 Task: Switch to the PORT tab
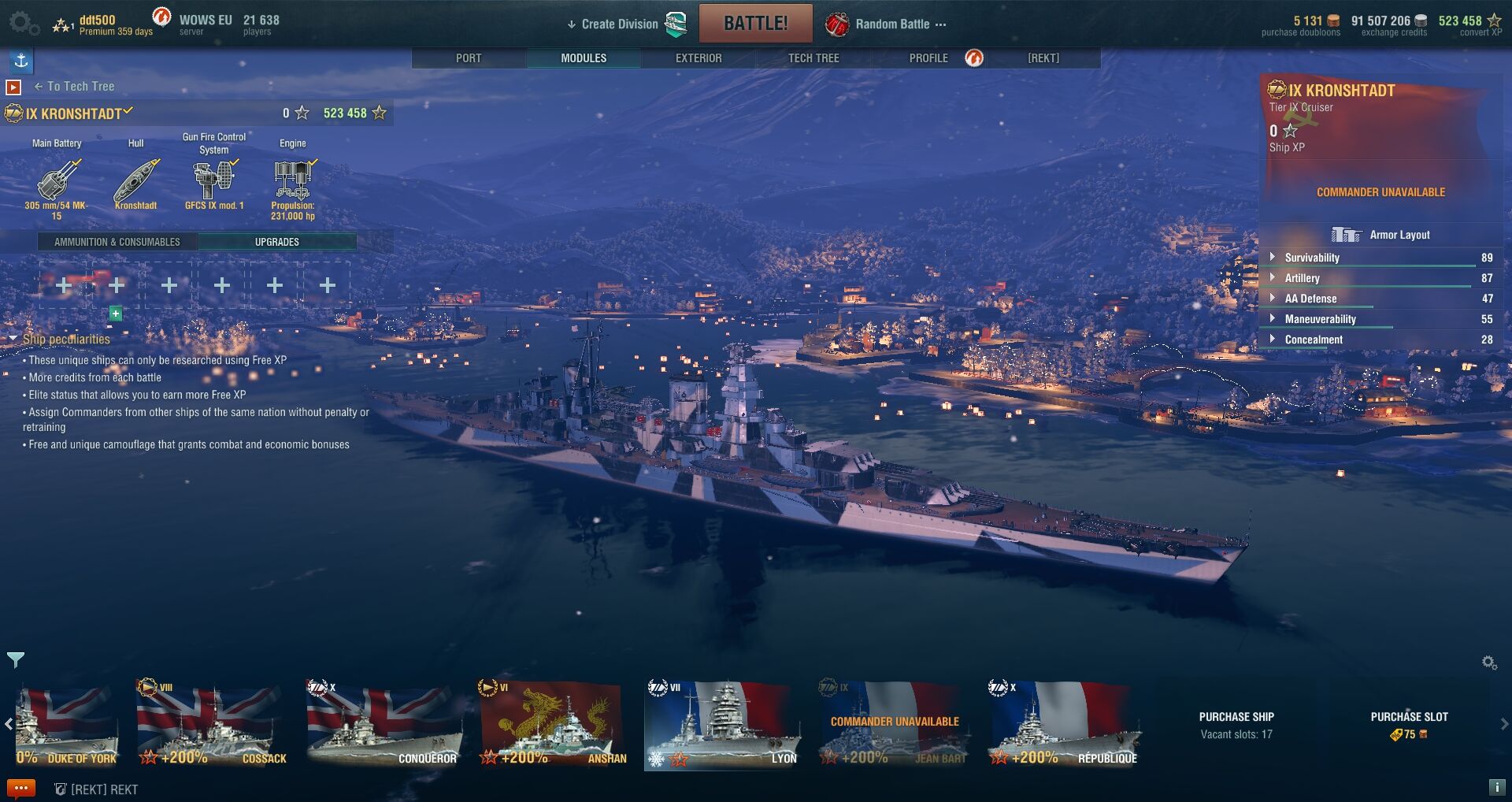[469, 58]
